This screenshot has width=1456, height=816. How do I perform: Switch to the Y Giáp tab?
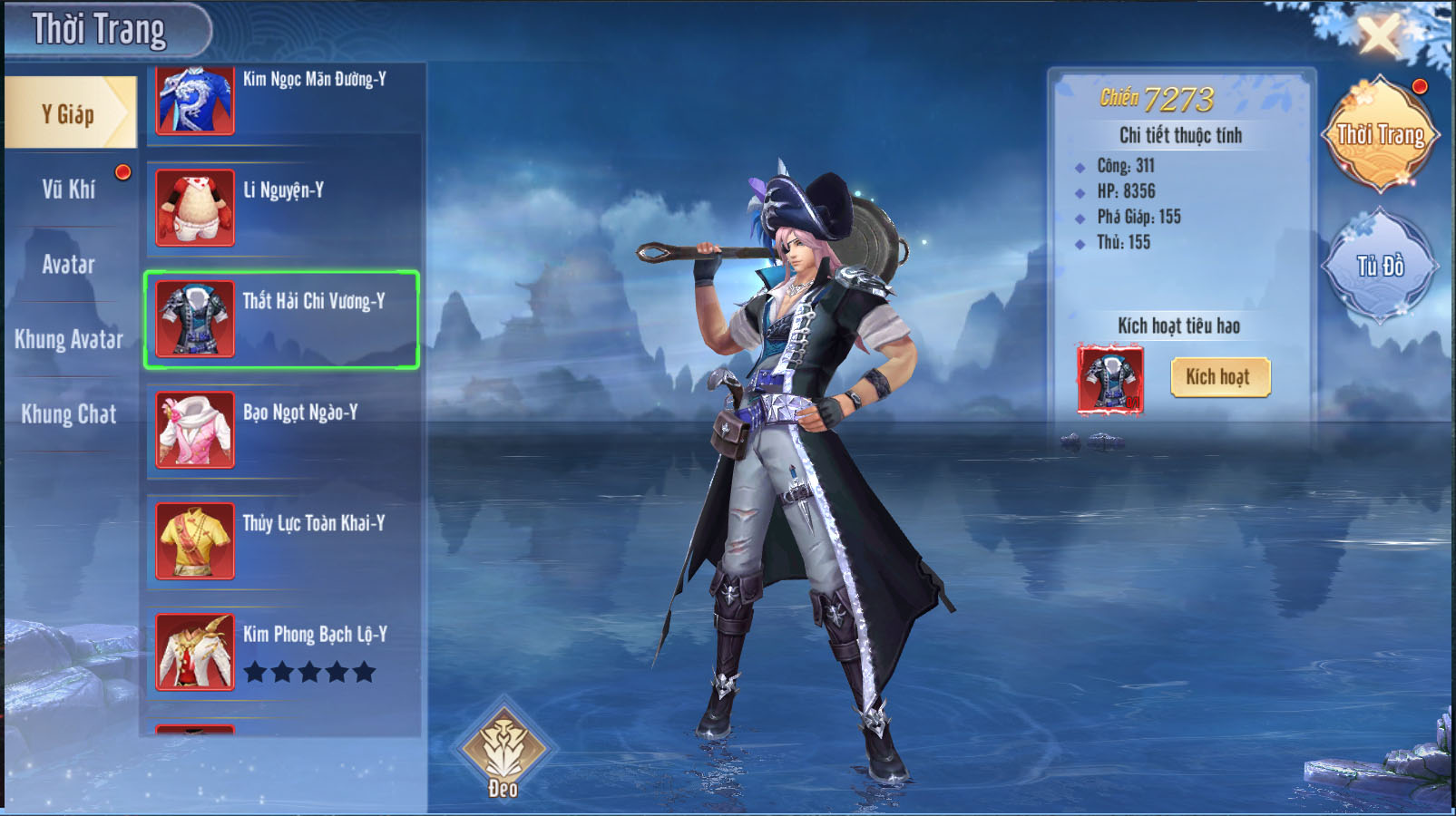tap(69, 113)
